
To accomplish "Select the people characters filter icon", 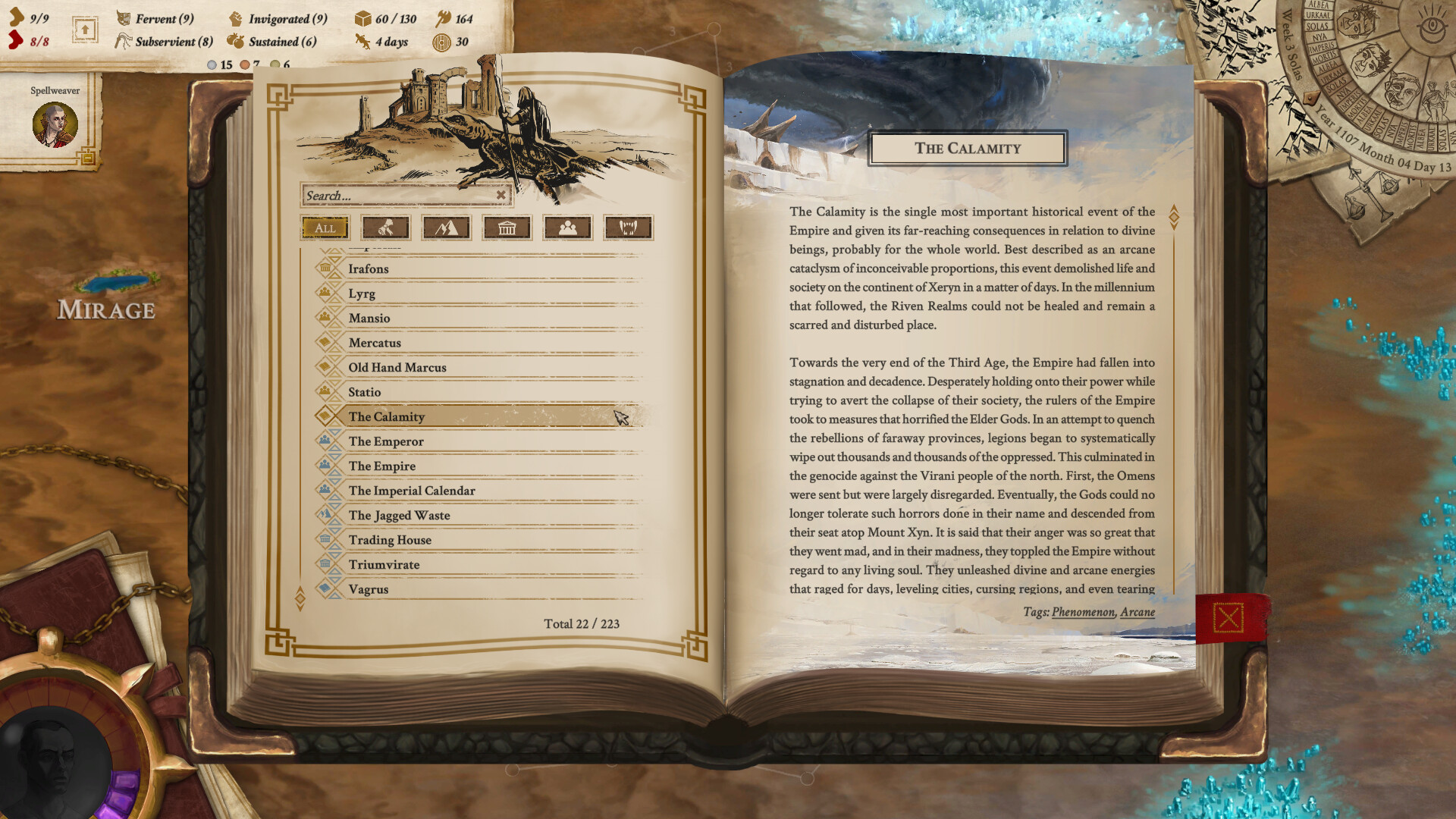I will [567, 227].
